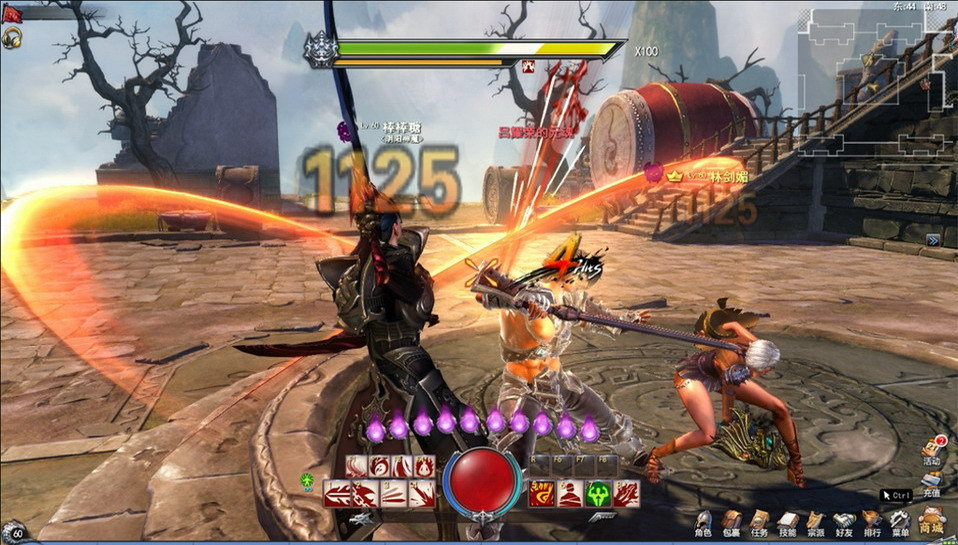The height and width of the screenshot is (545, 958).
Task: Open the 技能 skills book
Action: [x=788, y=521]
